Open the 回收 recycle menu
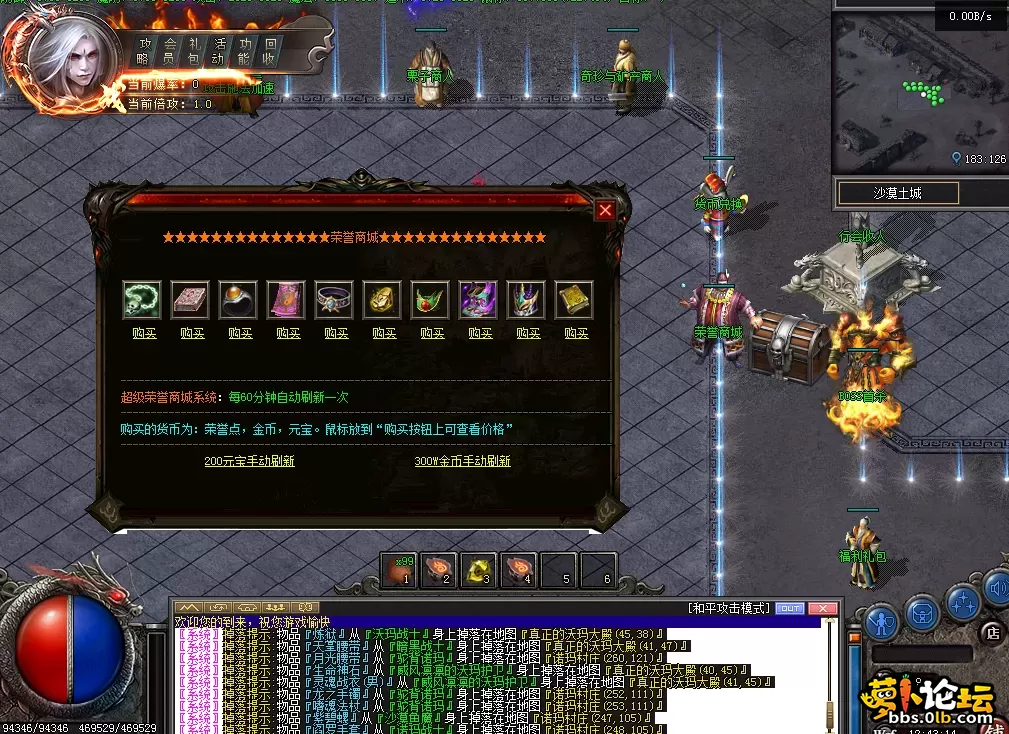1009x734 pixels. [270, 50]
